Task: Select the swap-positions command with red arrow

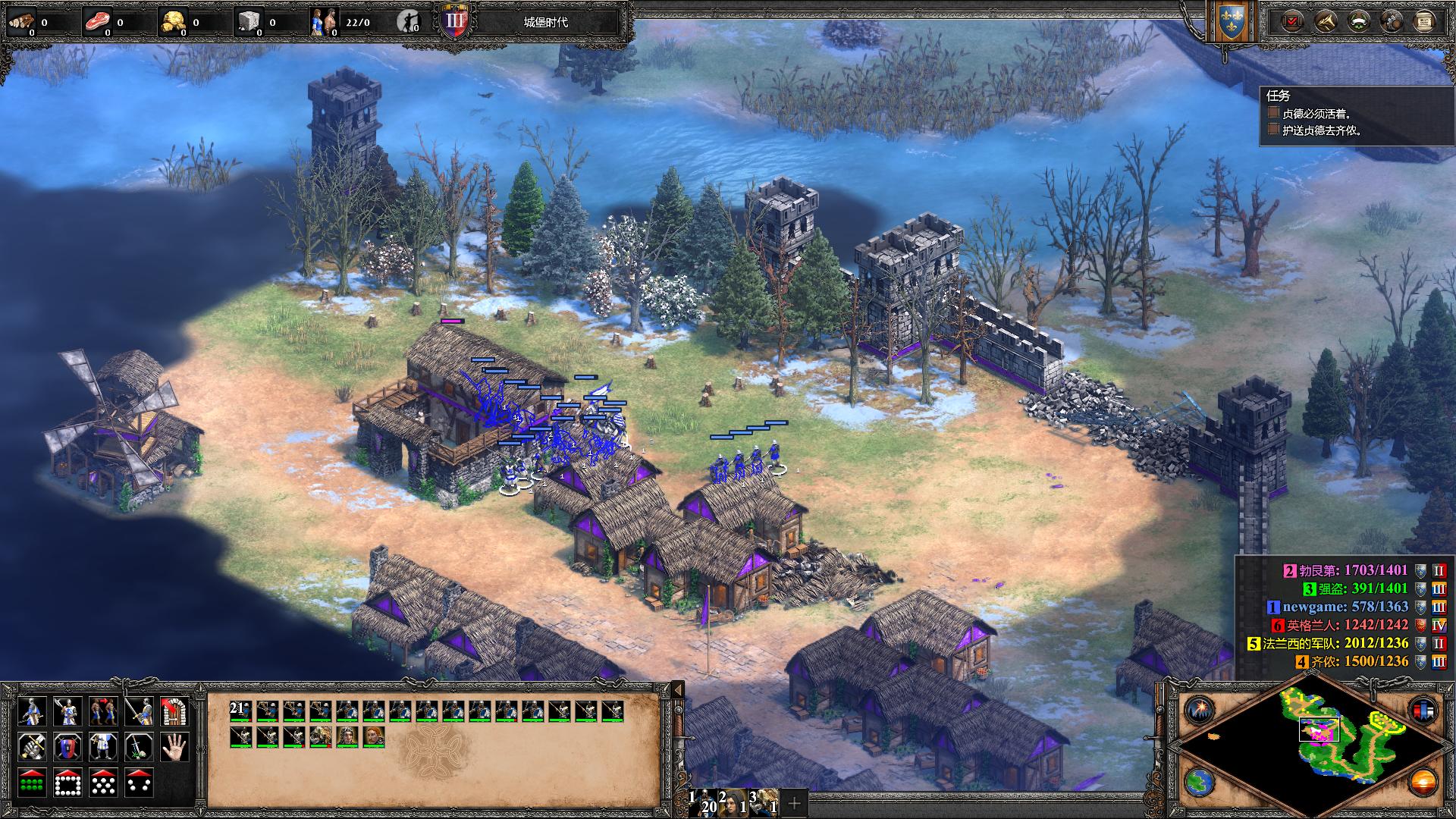Action: click(x=104, y=712)
